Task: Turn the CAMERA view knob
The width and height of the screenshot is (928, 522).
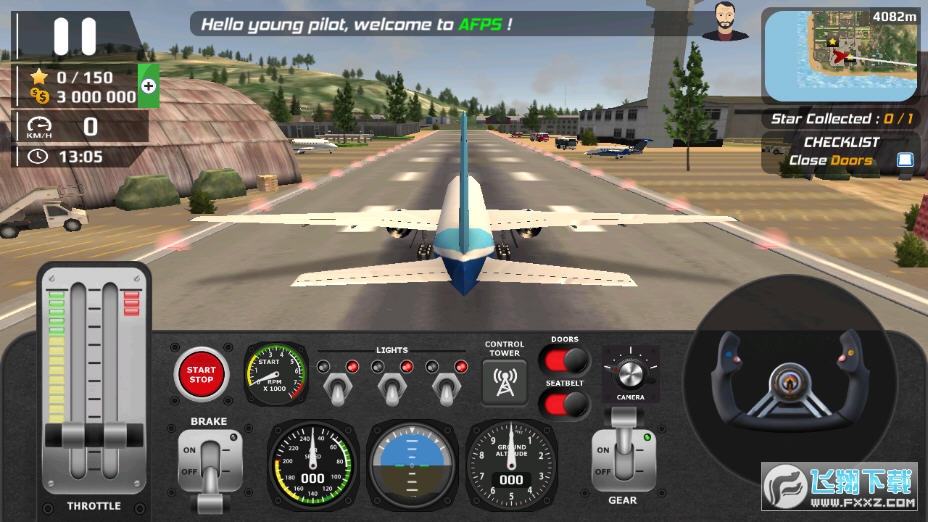Action: 630,373
